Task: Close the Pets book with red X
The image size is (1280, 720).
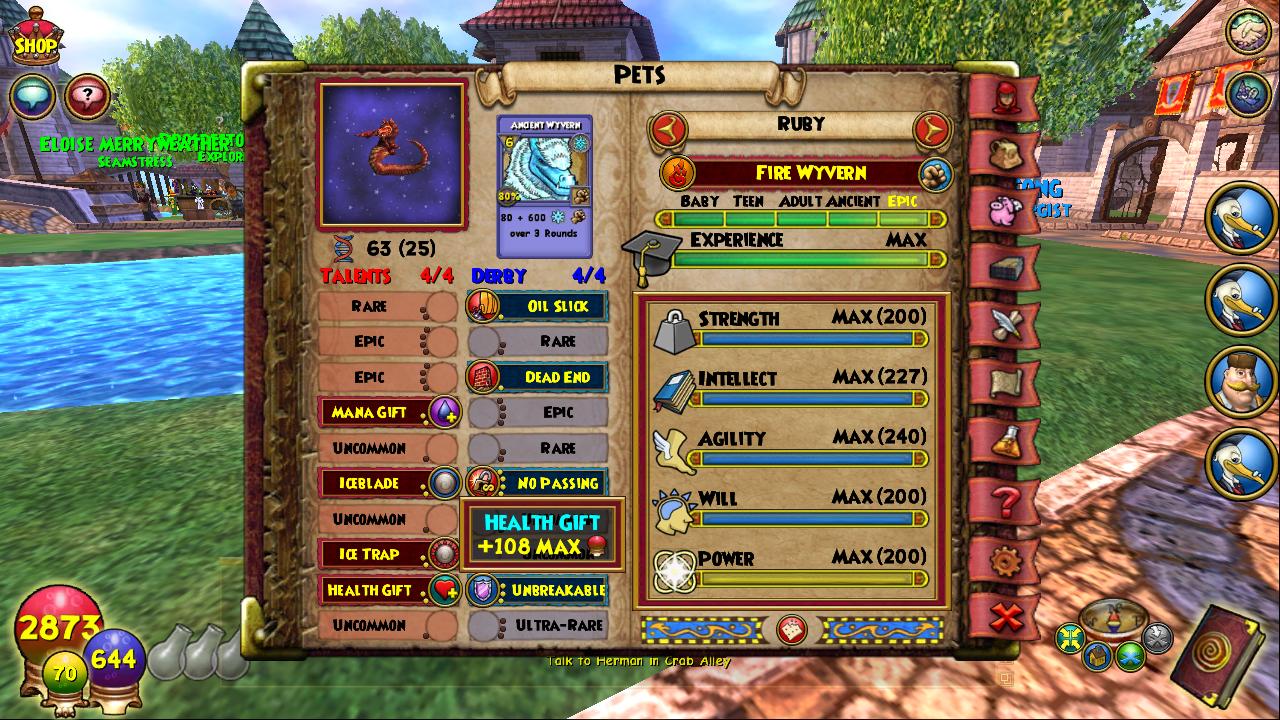Action: tap(1006, 617)
